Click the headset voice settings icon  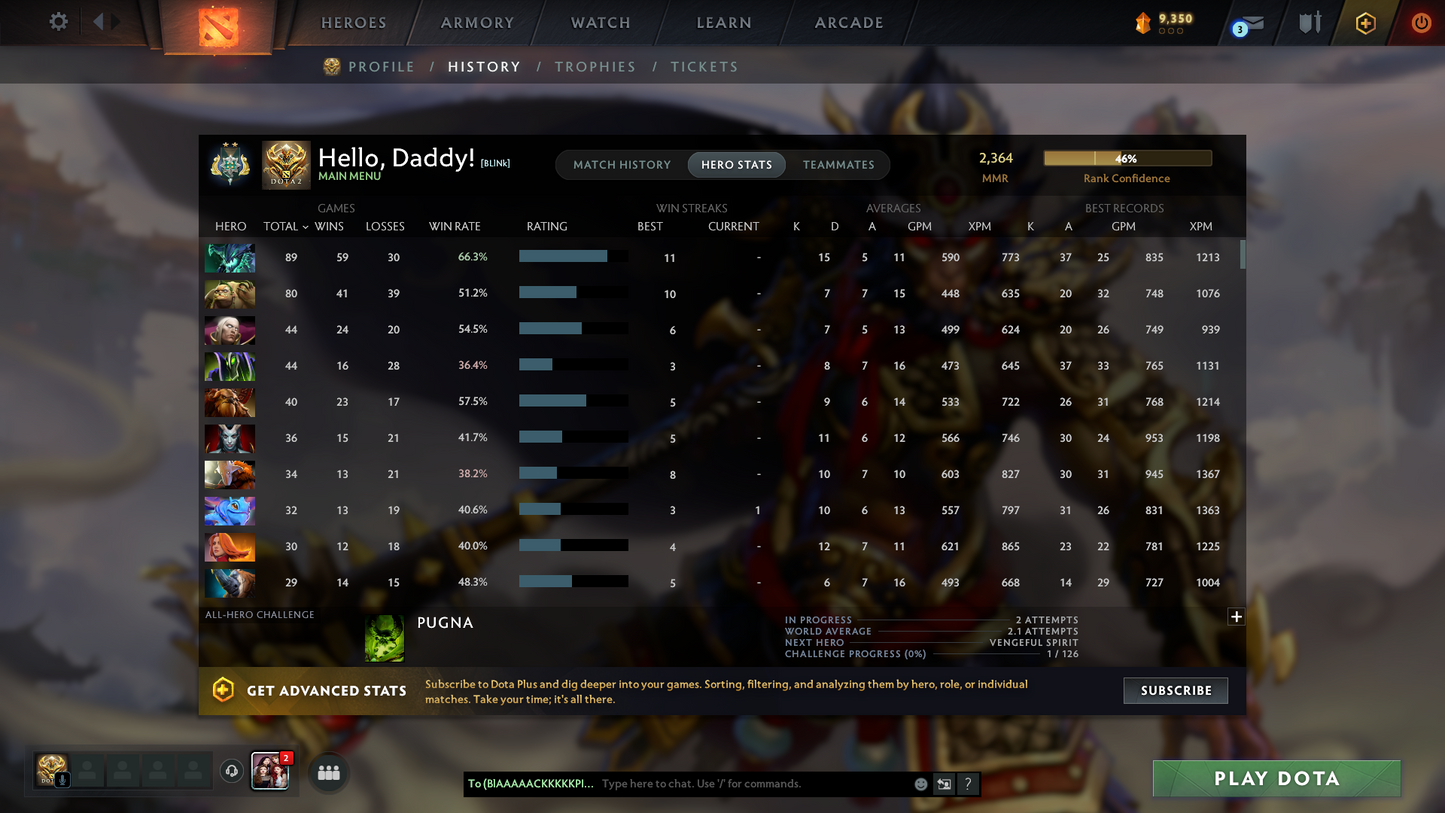232,771
